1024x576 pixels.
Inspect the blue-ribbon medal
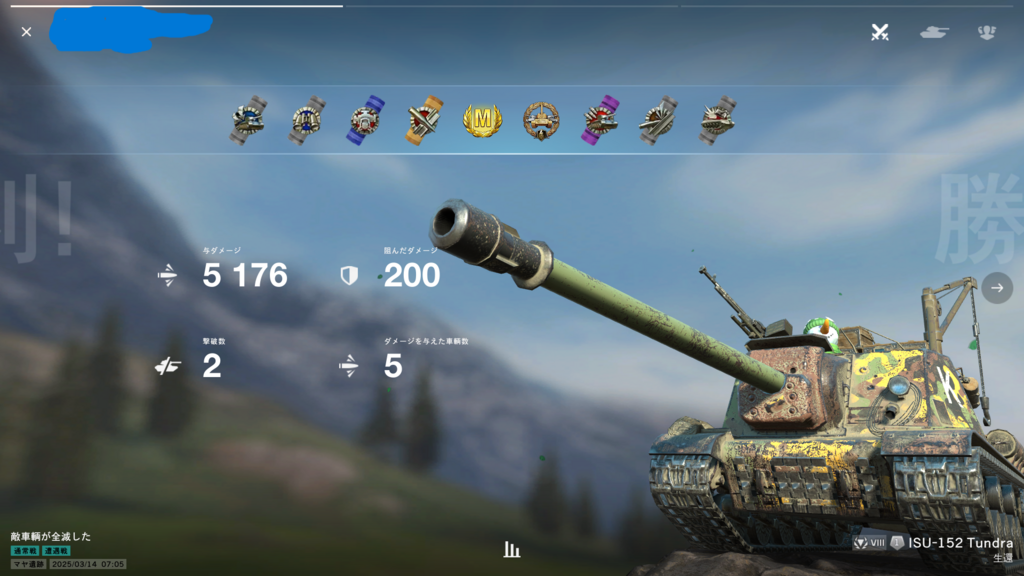click(365, 121)
